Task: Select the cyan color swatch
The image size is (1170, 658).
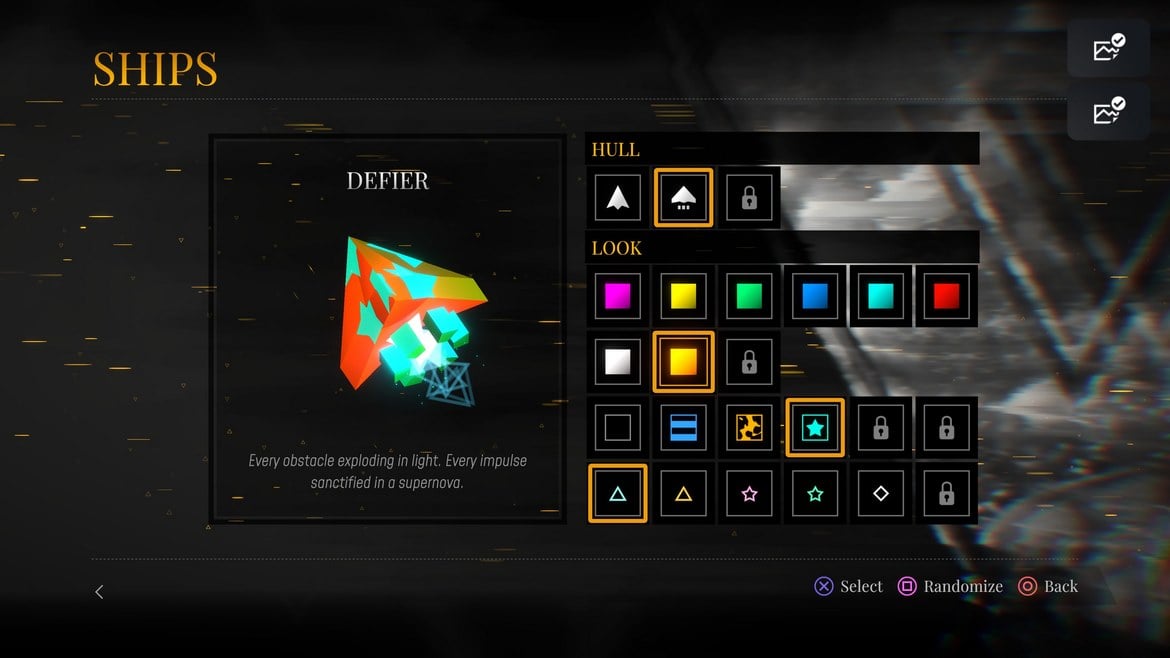Action: point(881,296)
